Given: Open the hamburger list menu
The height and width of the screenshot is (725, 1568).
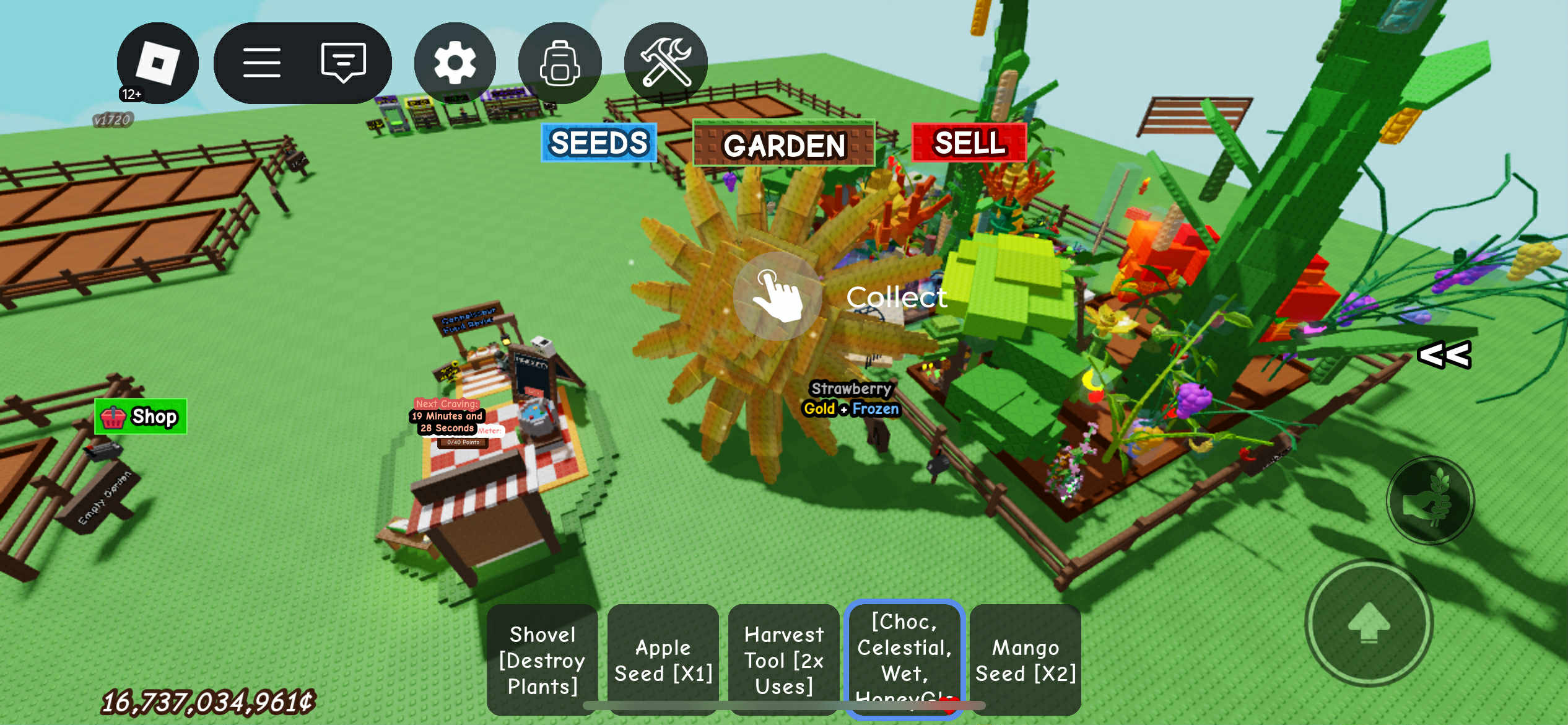Looking at the screenshot, I should pyautogui.click(x=261, y=63).
